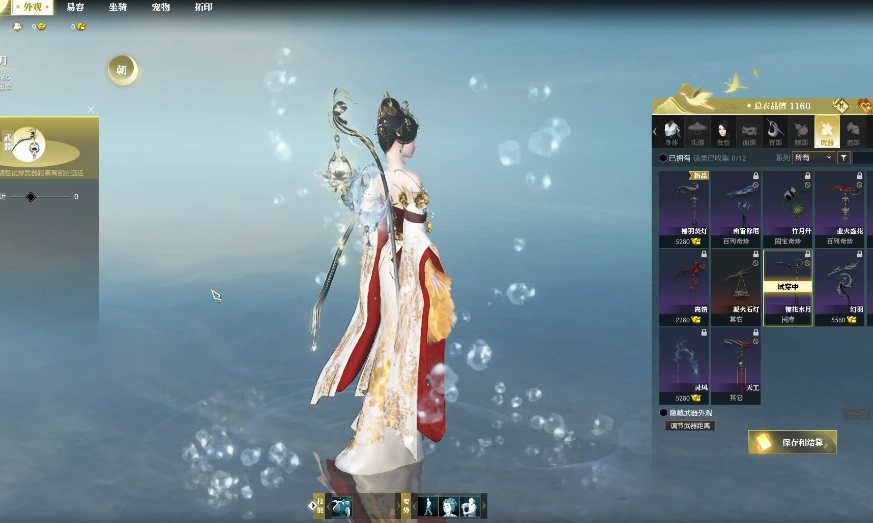
Task: Open the 宠物 pet tab
Action: pos(161,7)
